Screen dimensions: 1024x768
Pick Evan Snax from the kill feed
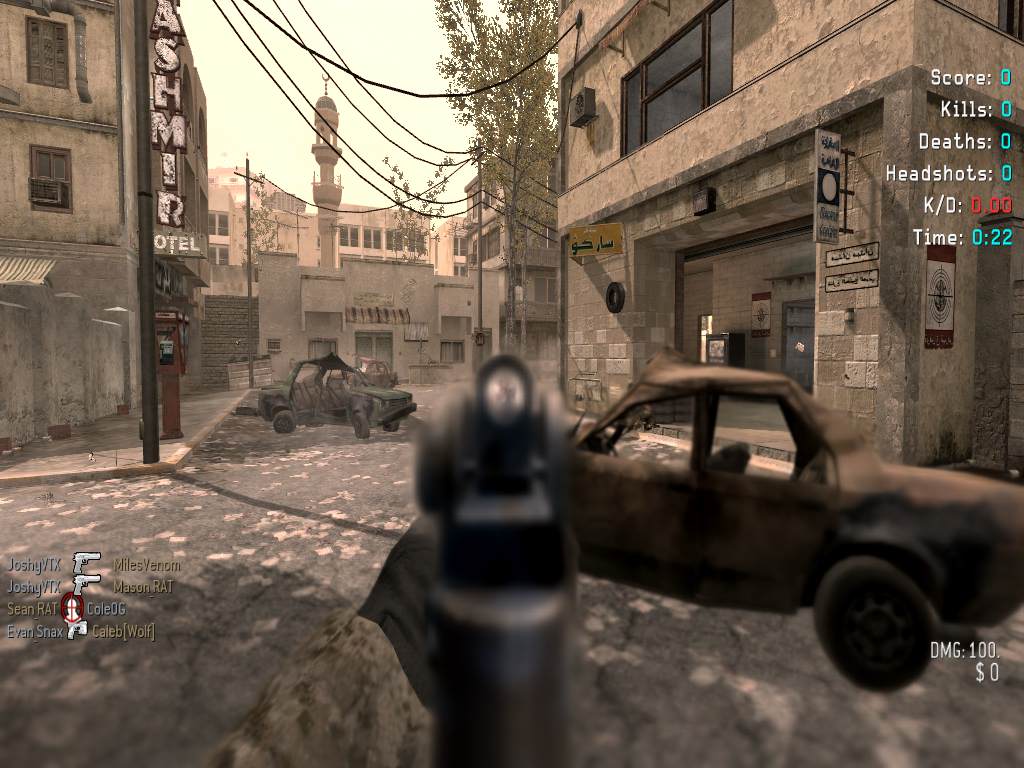click(35, 631)
